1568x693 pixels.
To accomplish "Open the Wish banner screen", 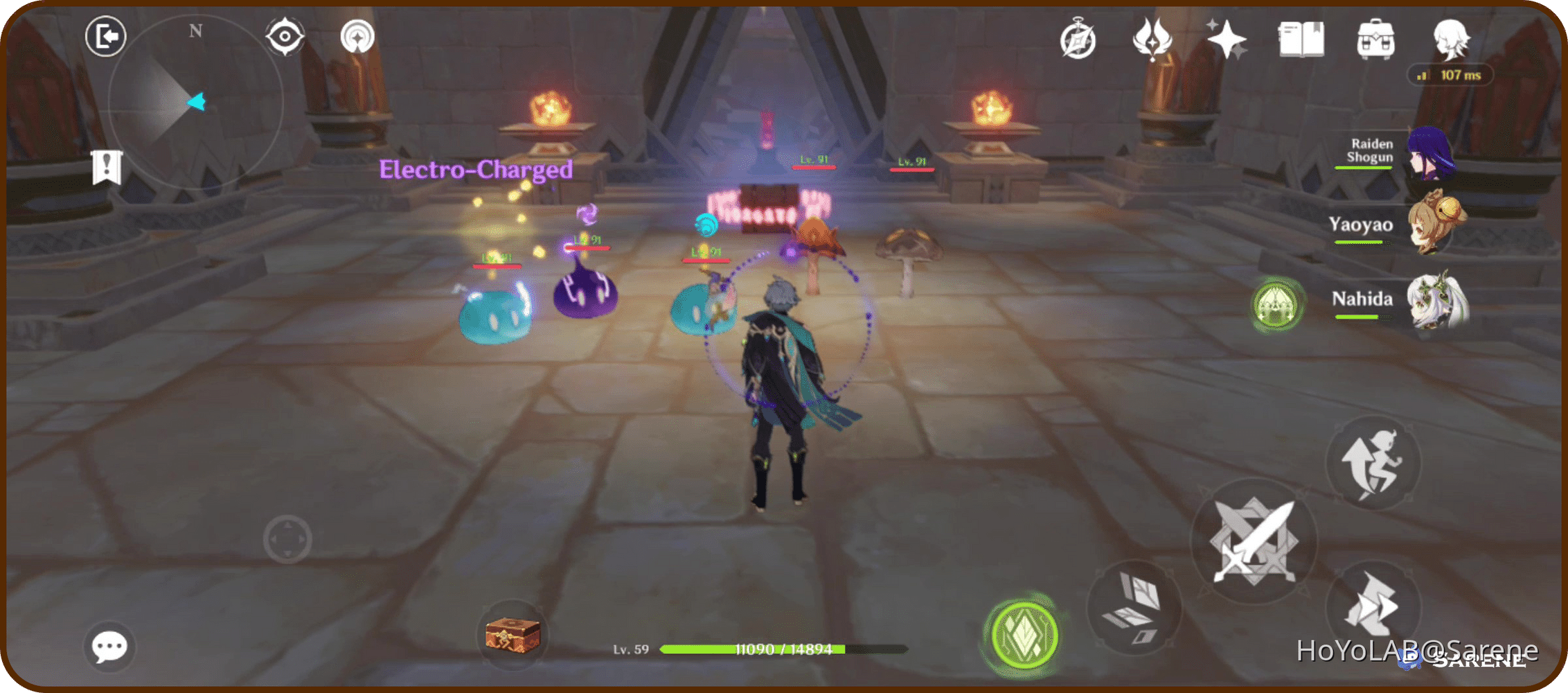I will (x=1227, y=40).
